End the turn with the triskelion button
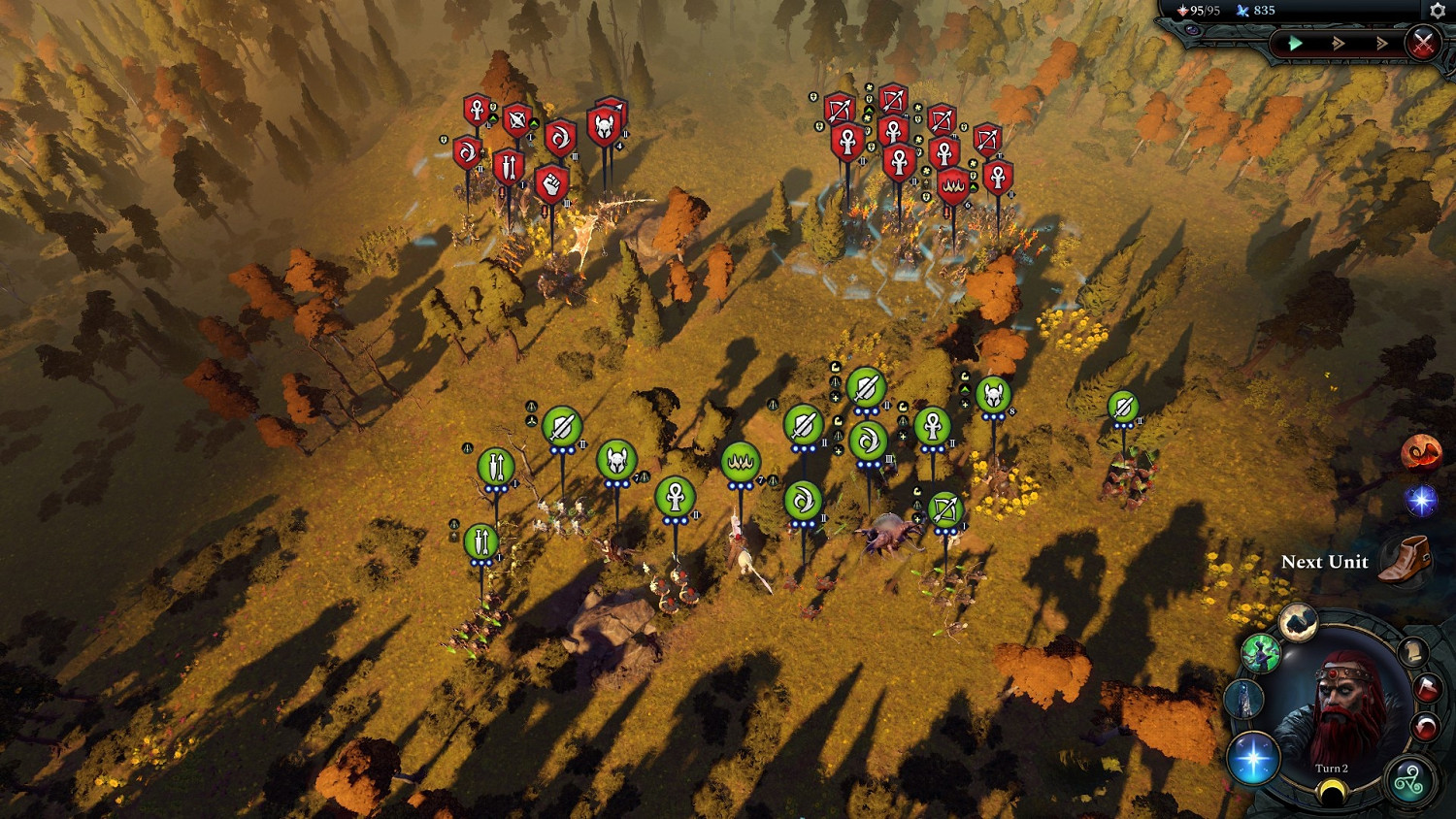Screen dimensions: 1456x819 pyautogui.click(x=1408, y=781)
